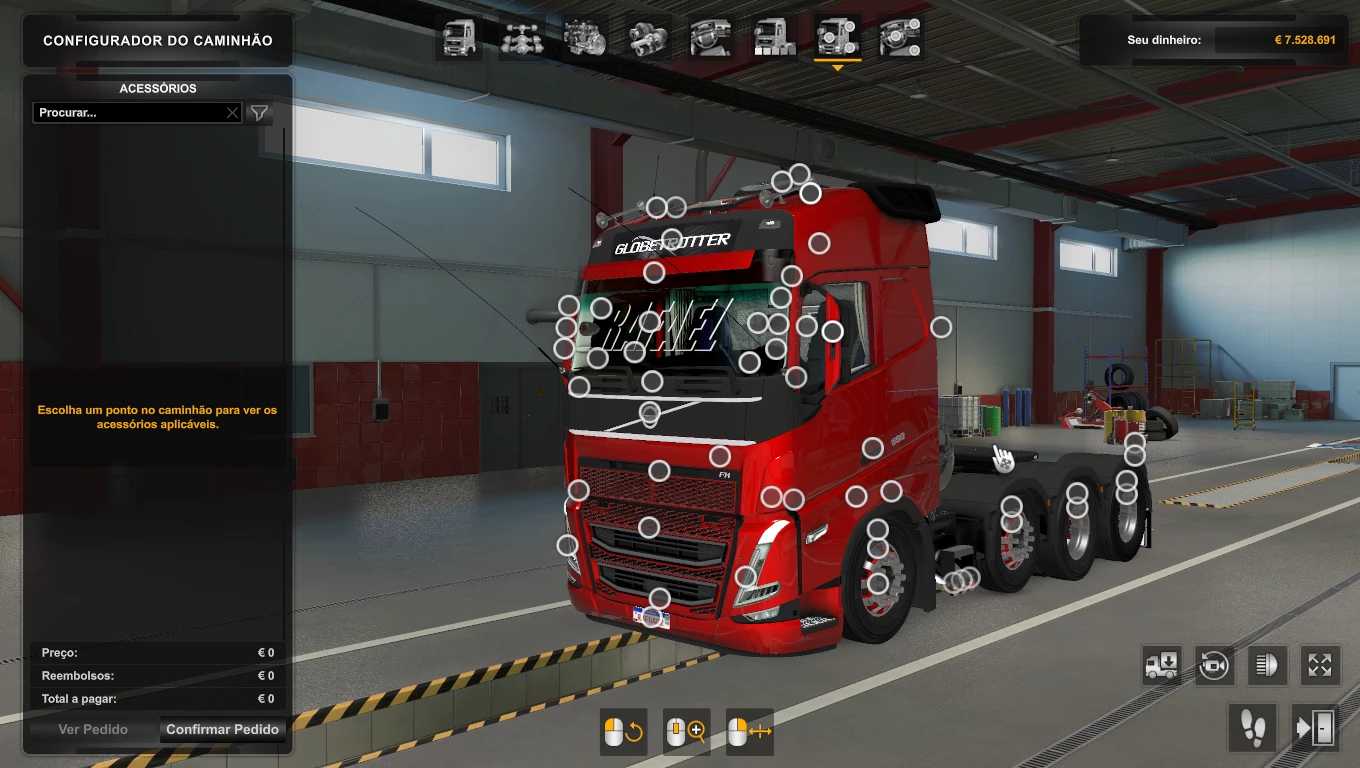This screenshot has height=768, width=1360.
Task: Click Ver Pedido to view order
Action: (93, 730)
